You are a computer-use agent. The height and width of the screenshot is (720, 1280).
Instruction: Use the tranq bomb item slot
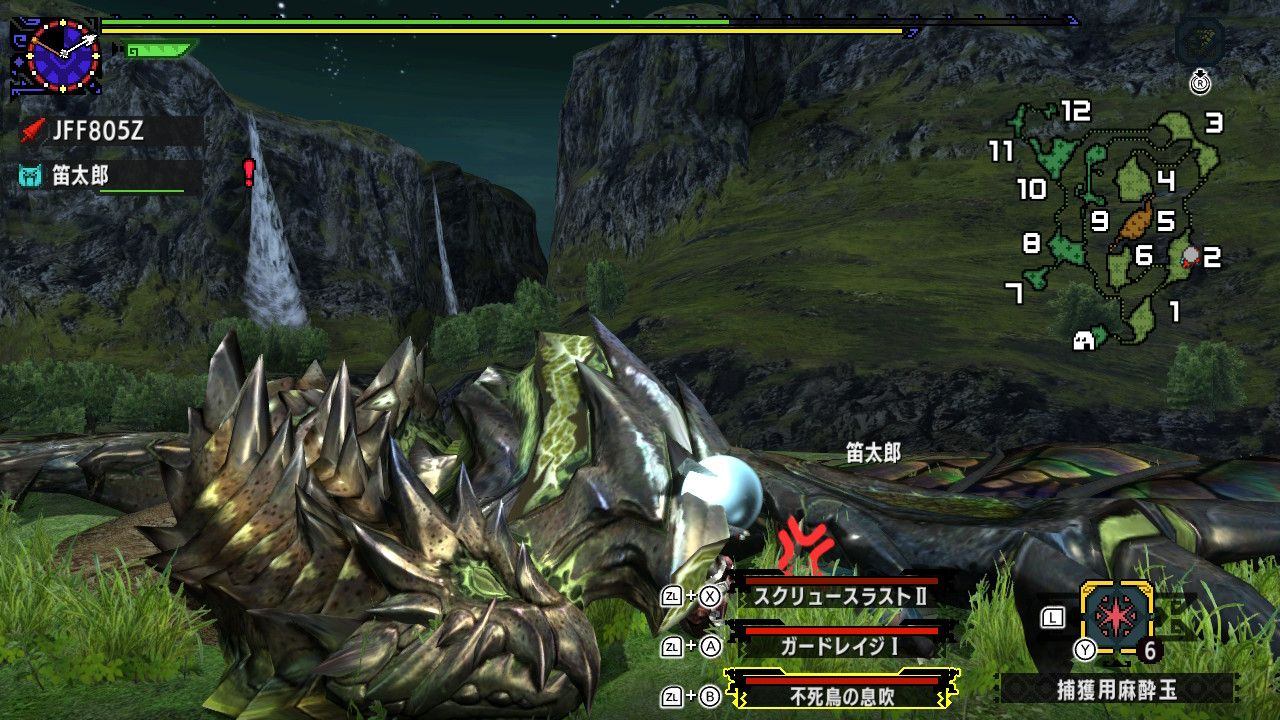(1117, 619)
